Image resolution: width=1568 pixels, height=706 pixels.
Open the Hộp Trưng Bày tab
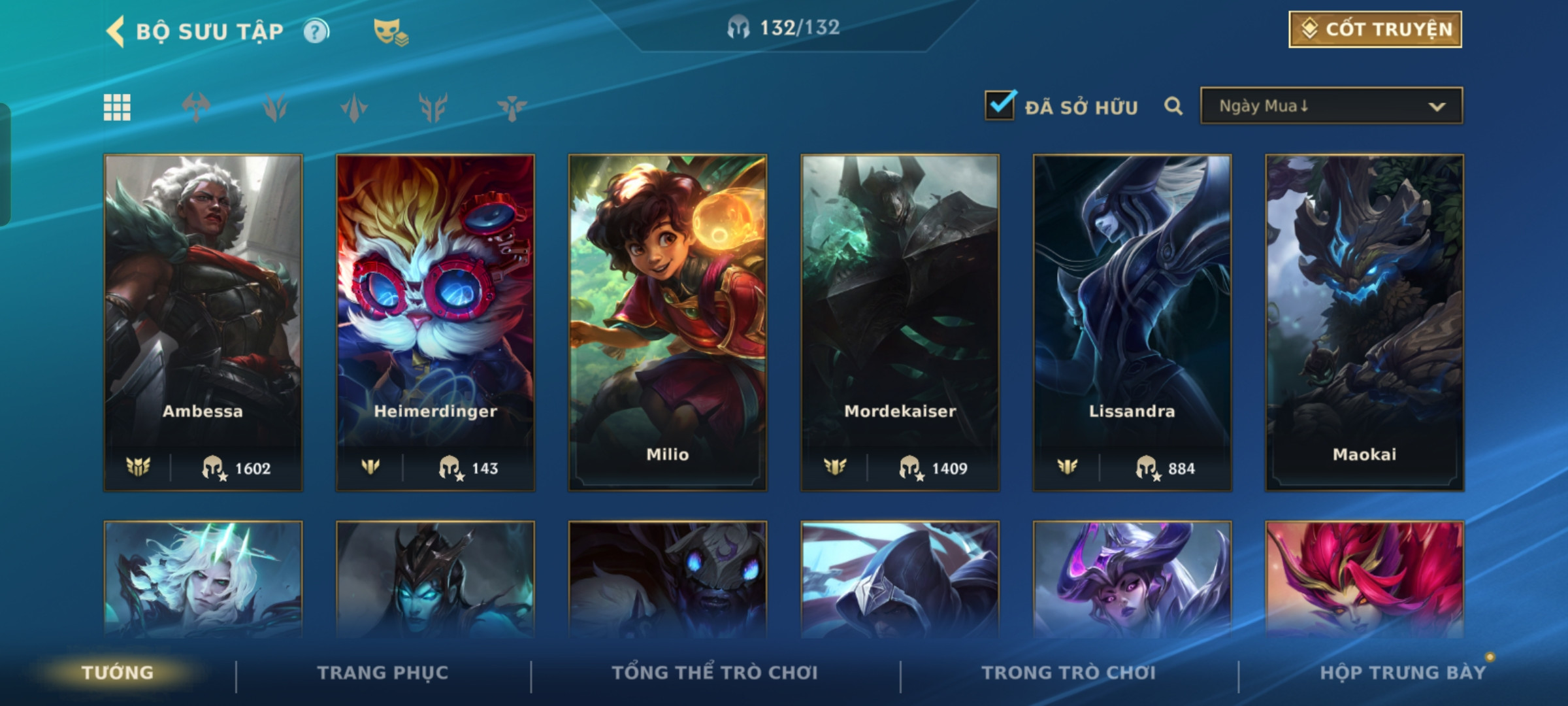(x=1403, y=673)
